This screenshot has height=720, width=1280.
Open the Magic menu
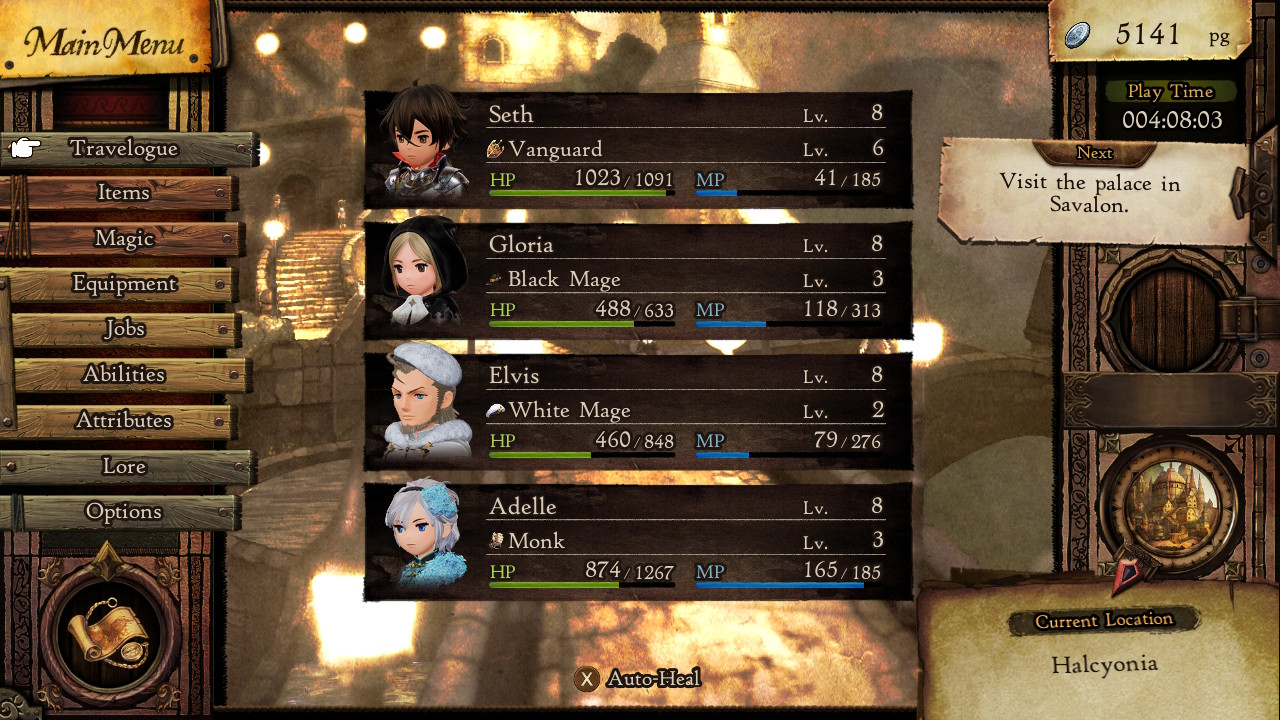pyautogui.click(x=124, y=239)
